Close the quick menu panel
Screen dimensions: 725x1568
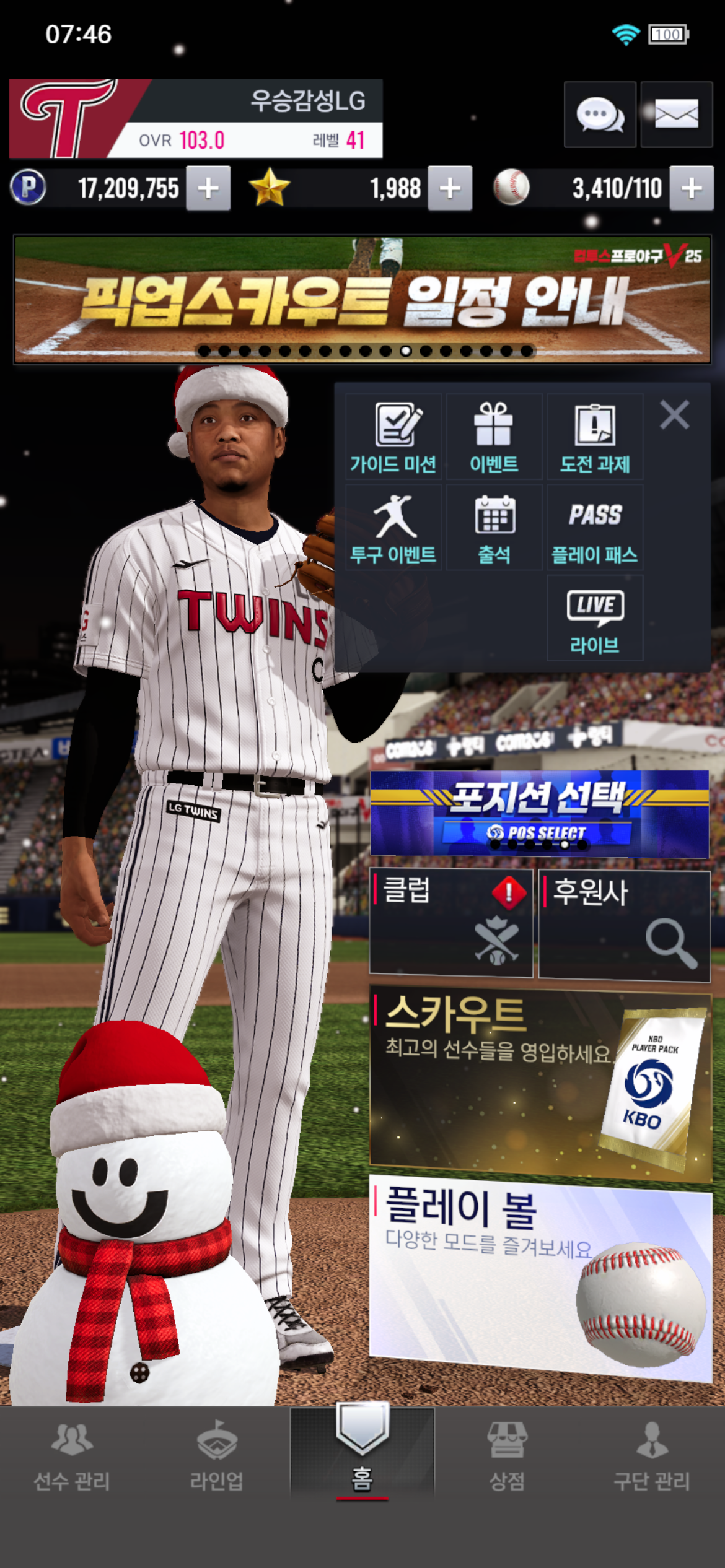[x=674, y=415]
